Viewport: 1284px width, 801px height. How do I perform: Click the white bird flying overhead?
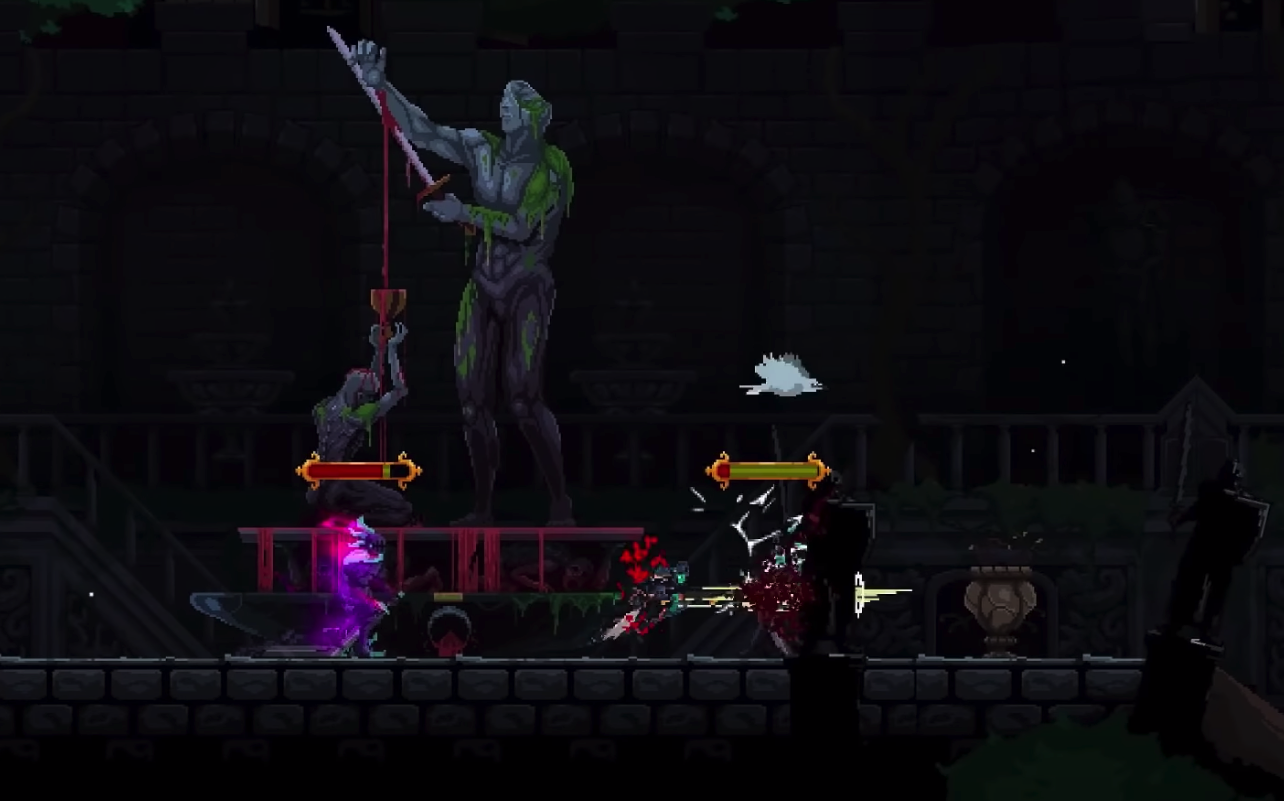(x=785, y=372)
